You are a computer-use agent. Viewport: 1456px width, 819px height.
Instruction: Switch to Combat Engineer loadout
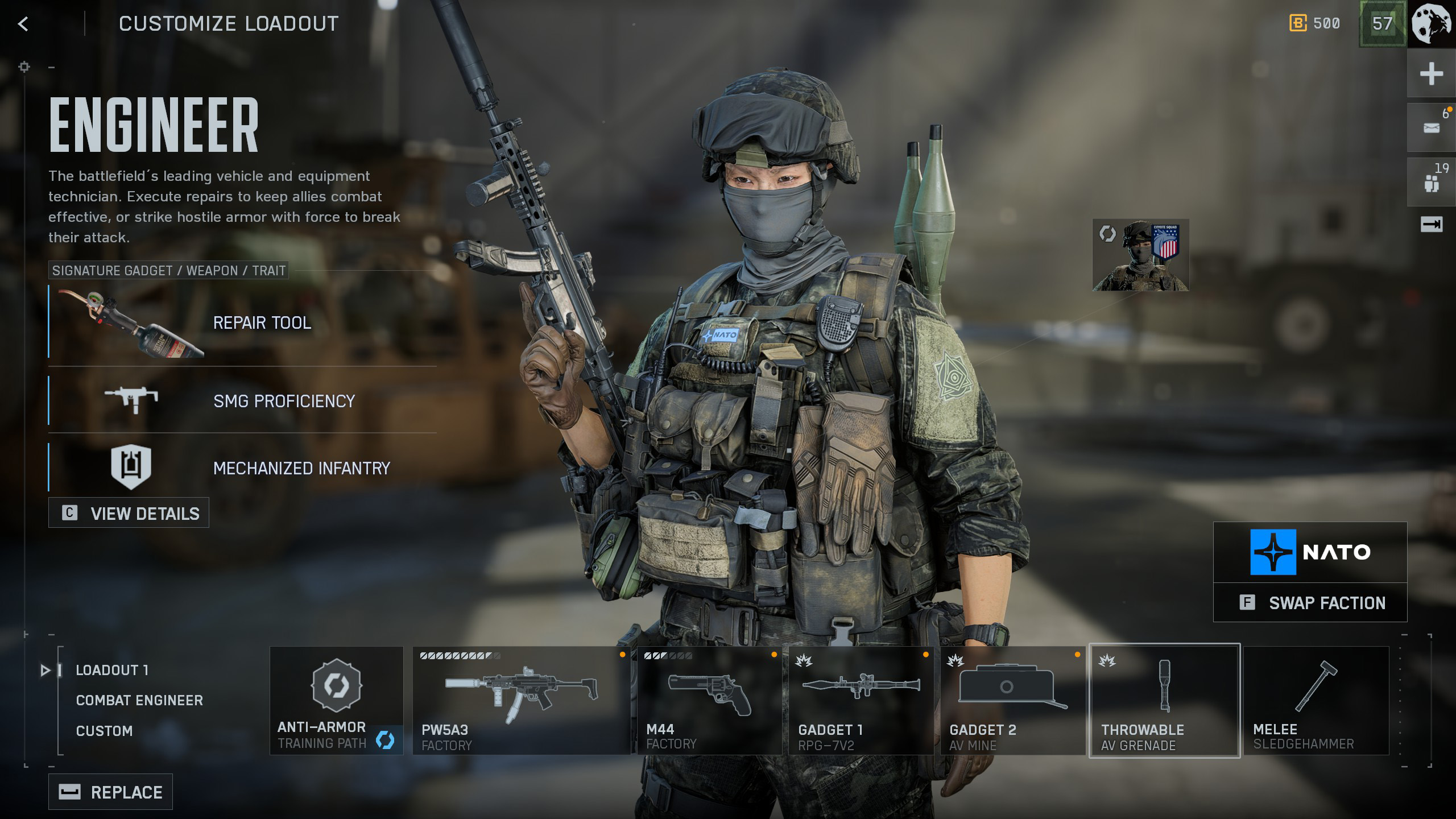tap(139, 700)
